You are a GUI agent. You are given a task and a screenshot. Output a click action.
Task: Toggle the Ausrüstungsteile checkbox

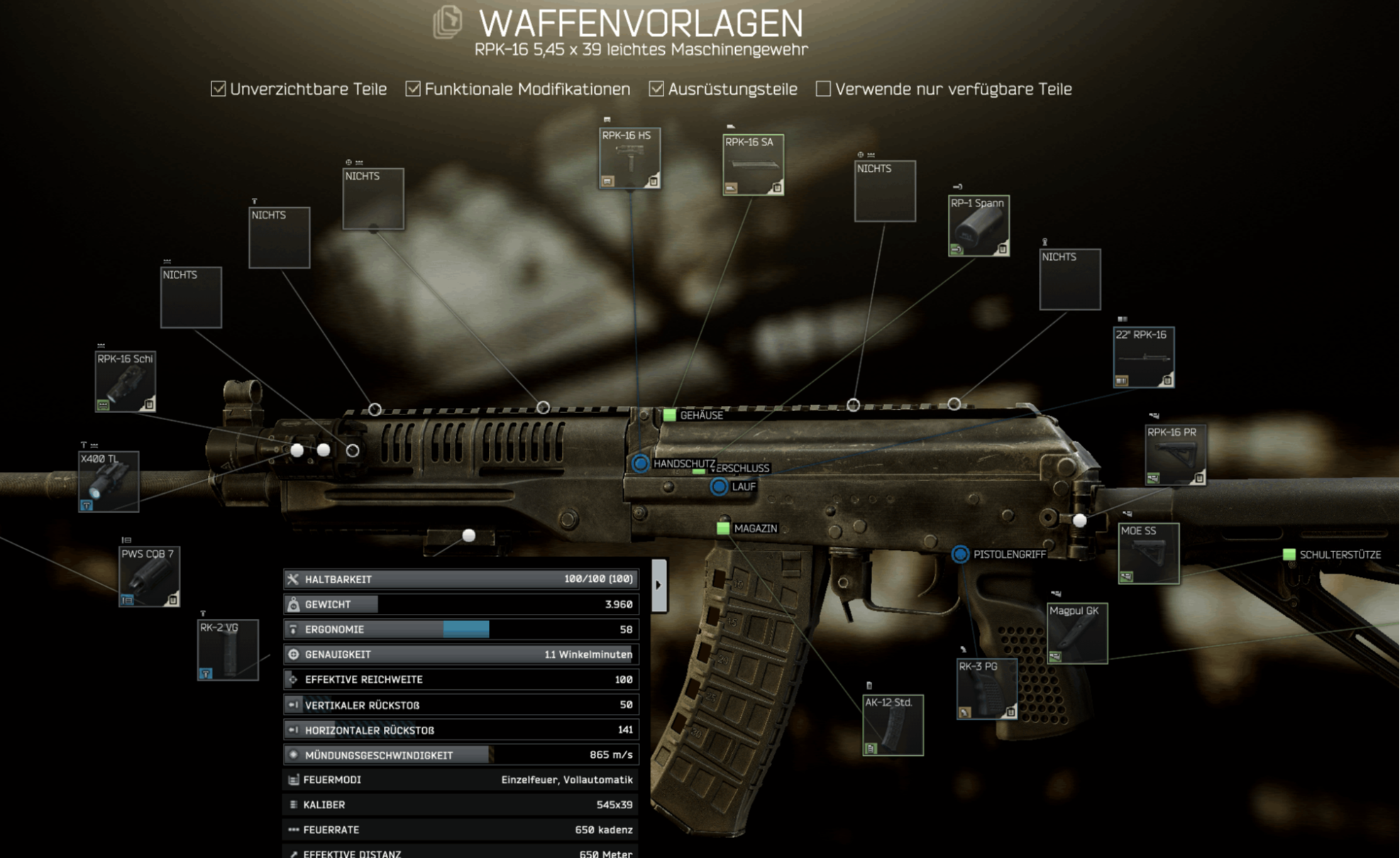pyautogui.click(x=656, y=89)
